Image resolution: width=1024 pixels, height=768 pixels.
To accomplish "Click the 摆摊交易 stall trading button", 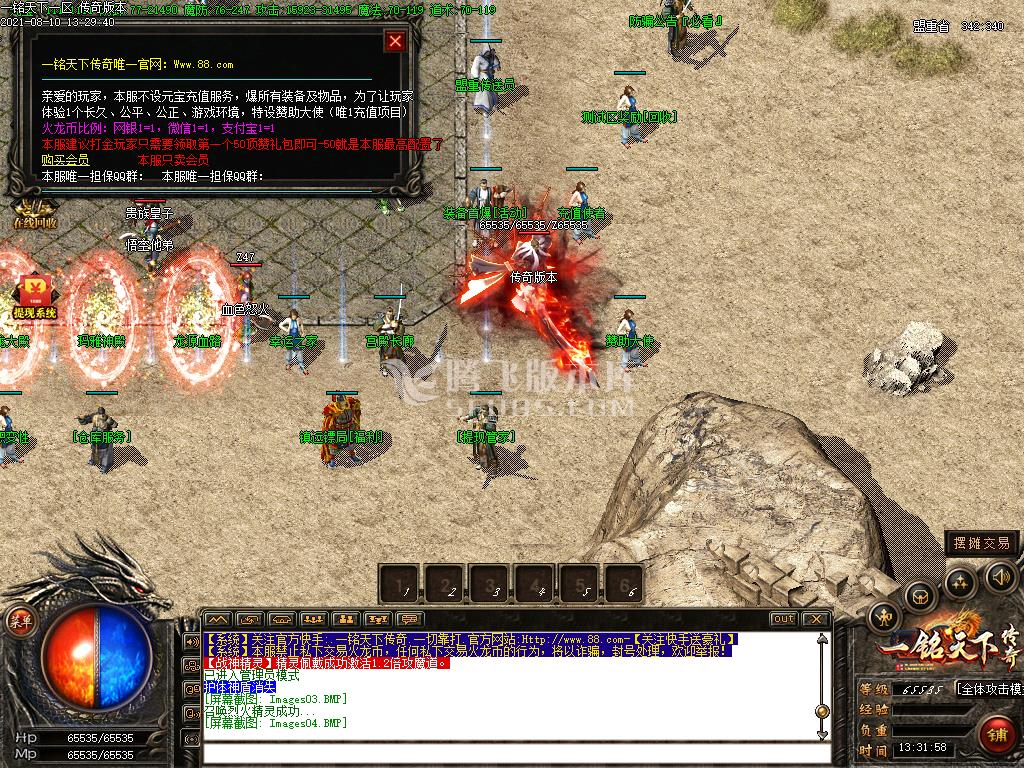I will (x=982, y=543).
